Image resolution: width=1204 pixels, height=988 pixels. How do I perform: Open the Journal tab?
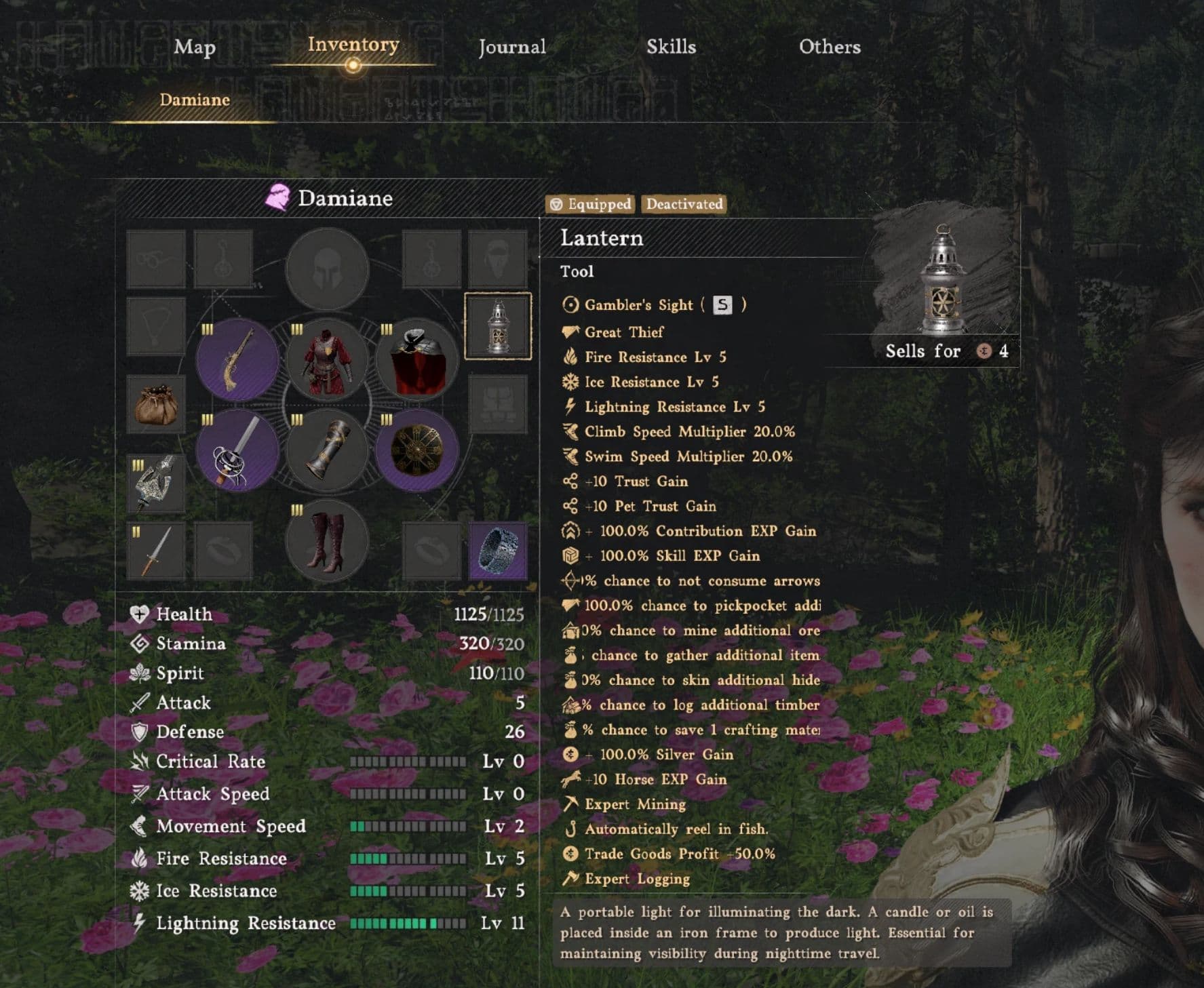click(512, 47)
